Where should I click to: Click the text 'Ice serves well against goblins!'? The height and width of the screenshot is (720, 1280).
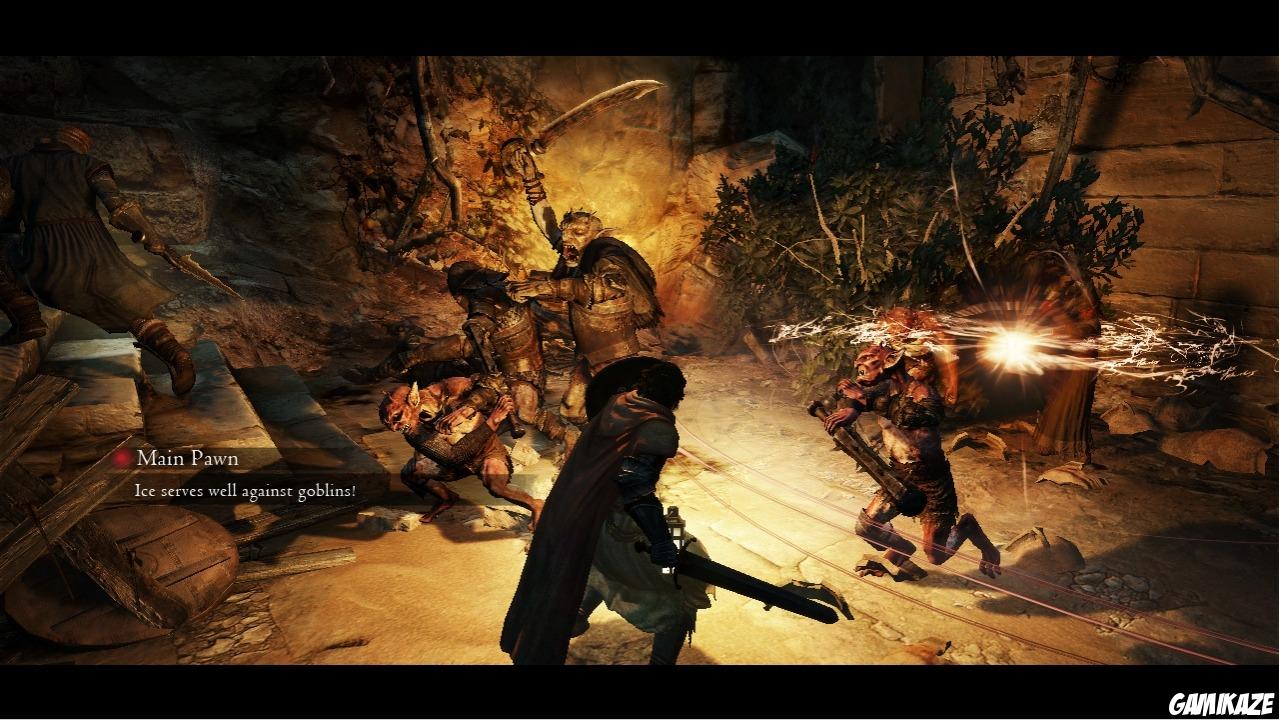pos(245,492)
